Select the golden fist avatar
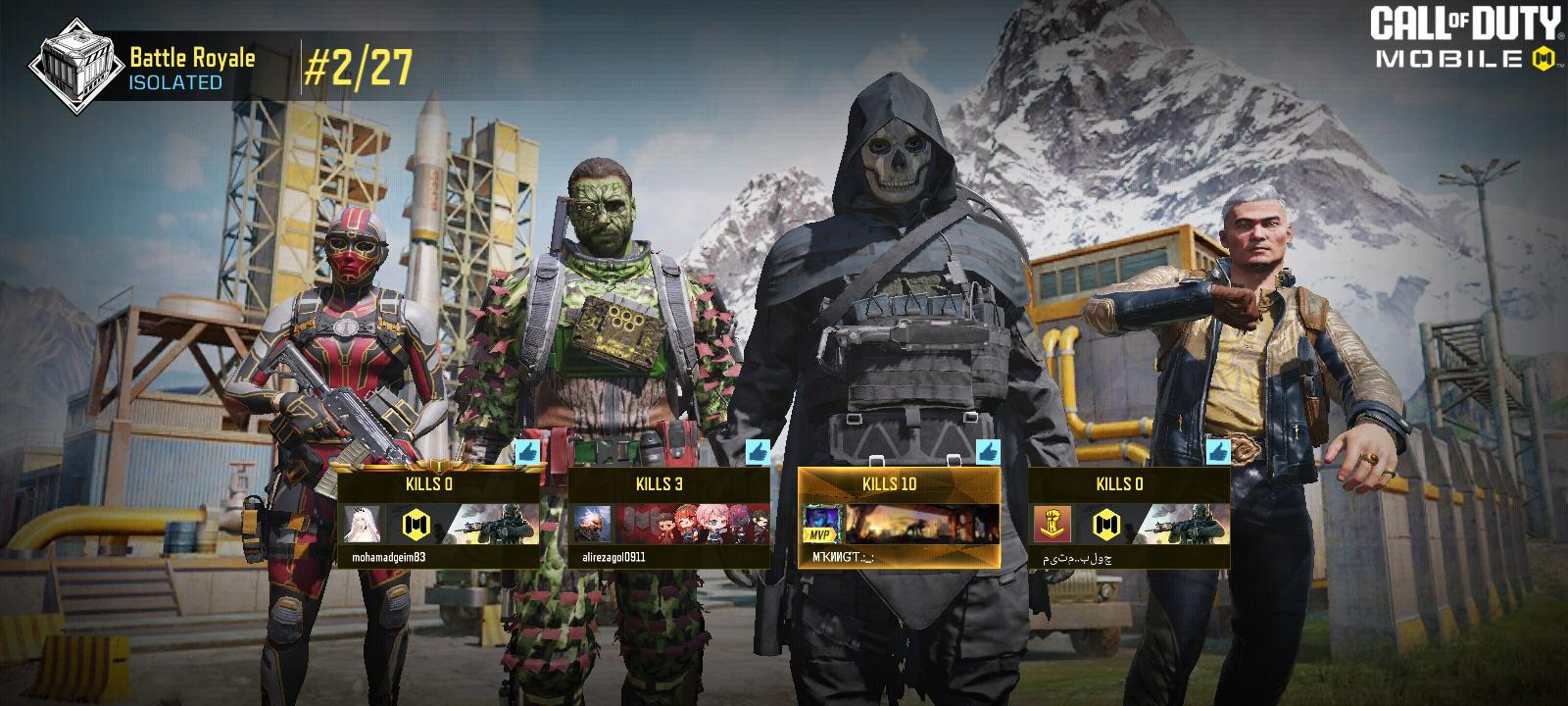 (x=1052, y=525)
